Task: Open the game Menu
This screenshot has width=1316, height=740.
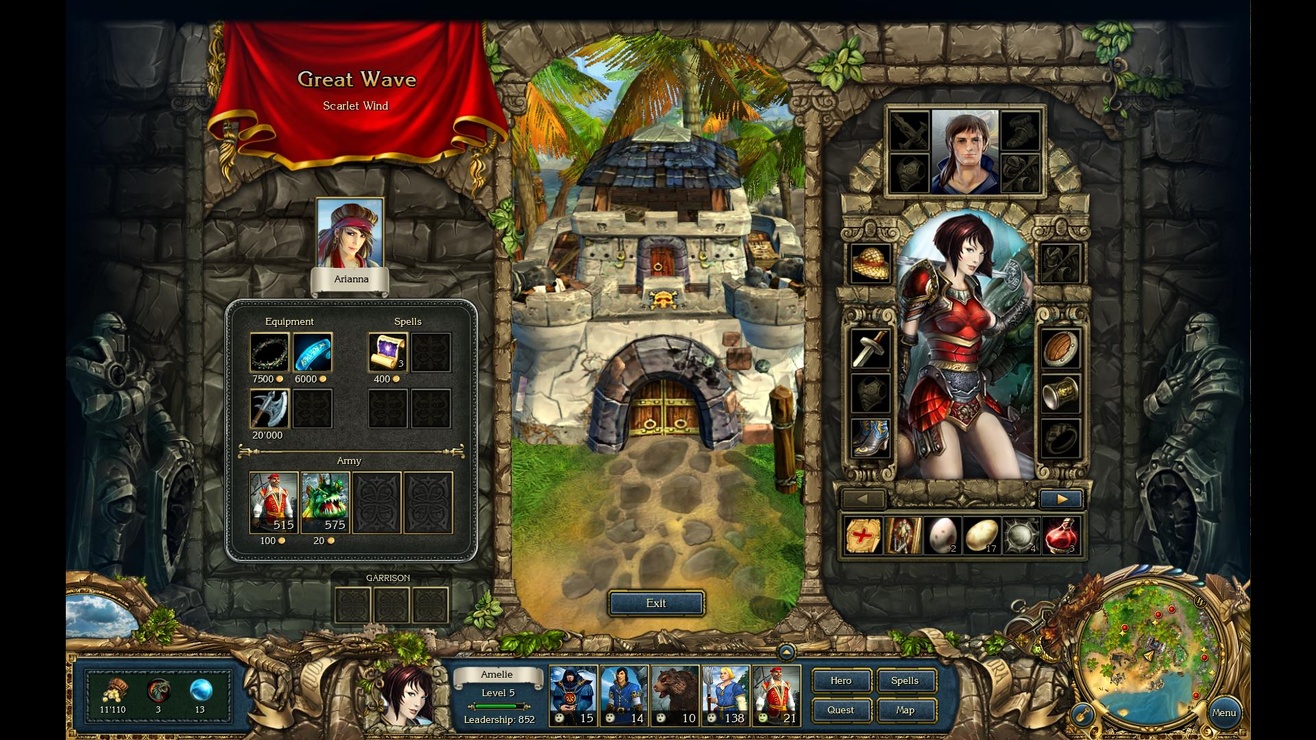Action: click(1224, 713)
